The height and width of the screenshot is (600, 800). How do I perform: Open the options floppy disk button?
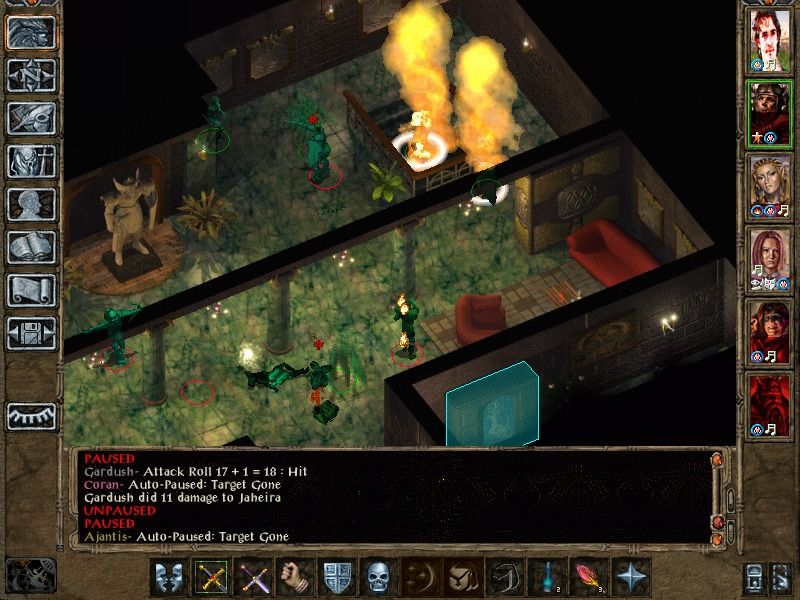tap(31, 333)
